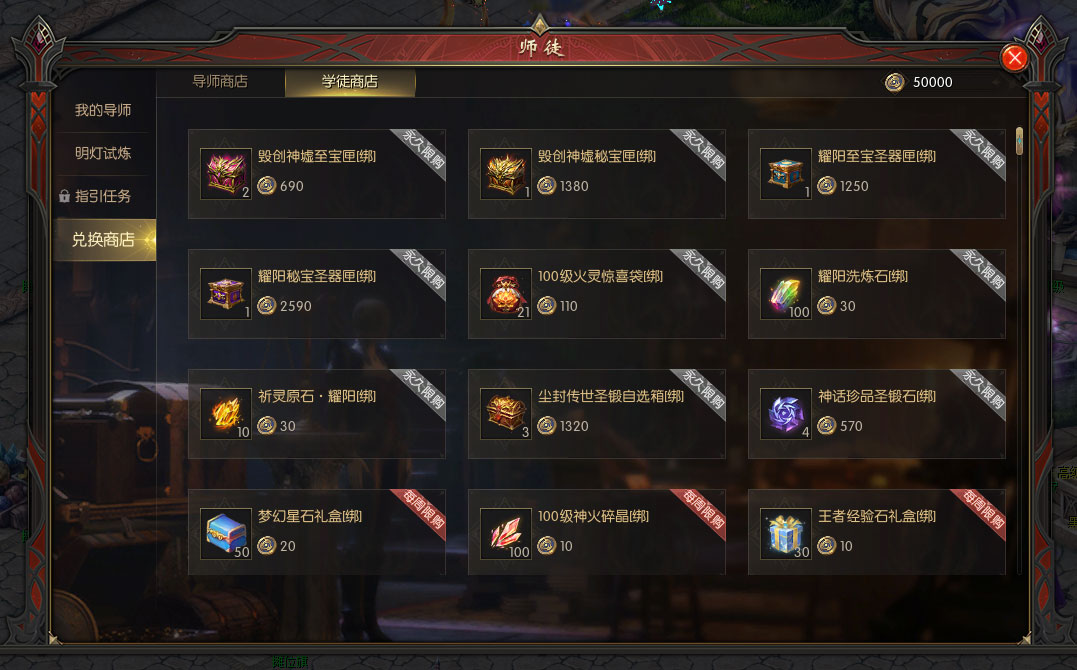Screen dimensions: 1077x670
Task: Click the shop list scrollbar handle
Action: 1019,141
